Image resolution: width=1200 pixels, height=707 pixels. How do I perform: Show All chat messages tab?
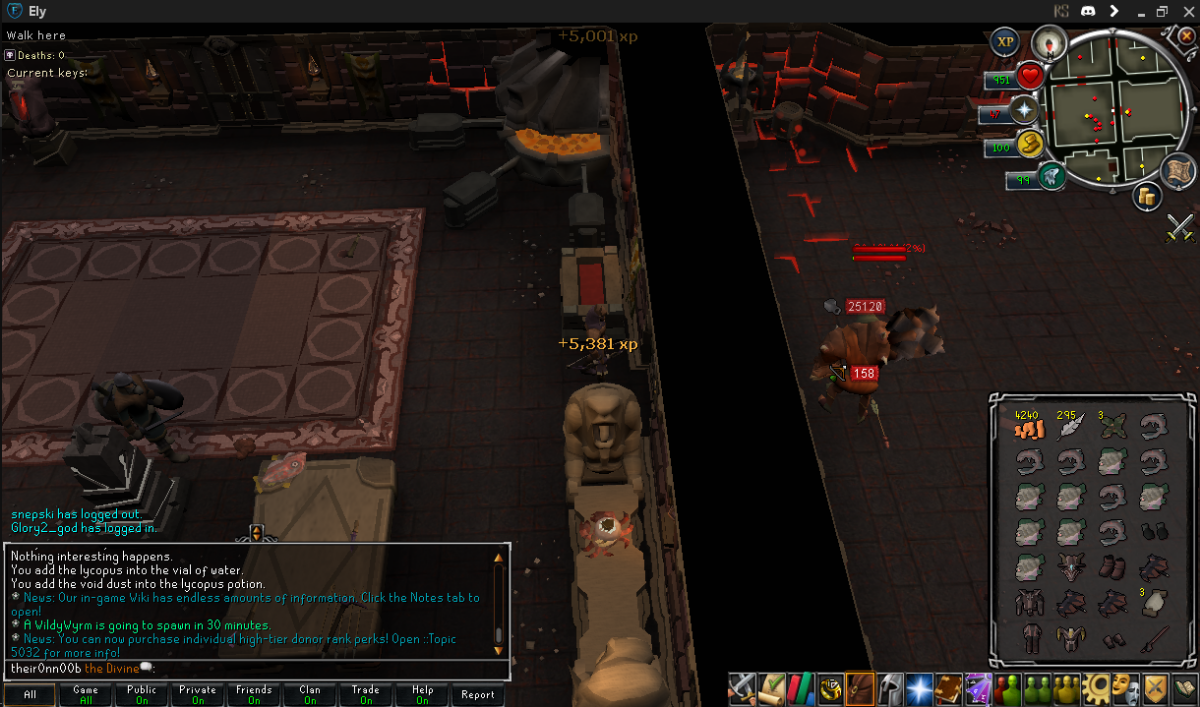click(x=29, y=694)
